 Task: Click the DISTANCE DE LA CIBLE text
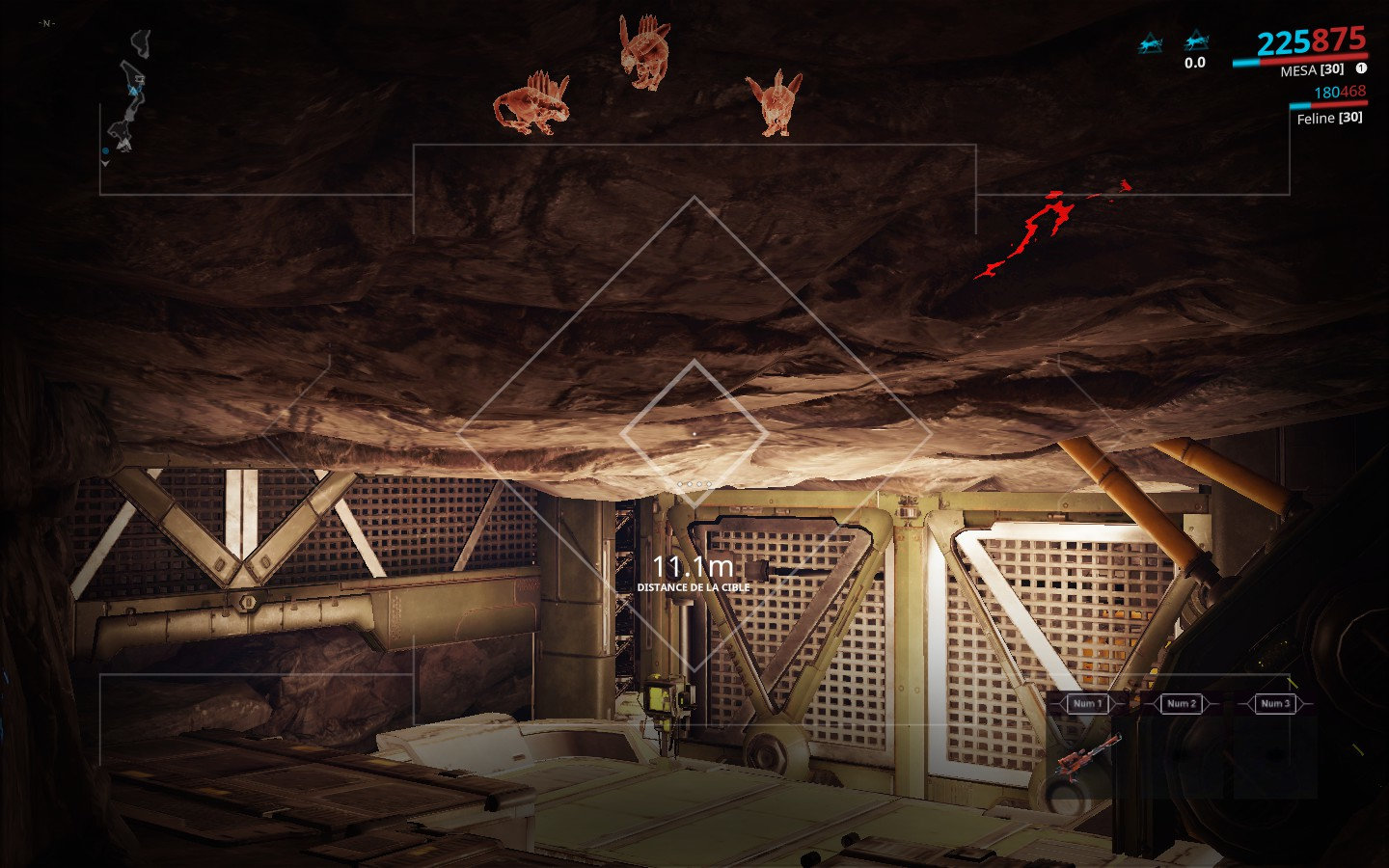coord(694,586)
